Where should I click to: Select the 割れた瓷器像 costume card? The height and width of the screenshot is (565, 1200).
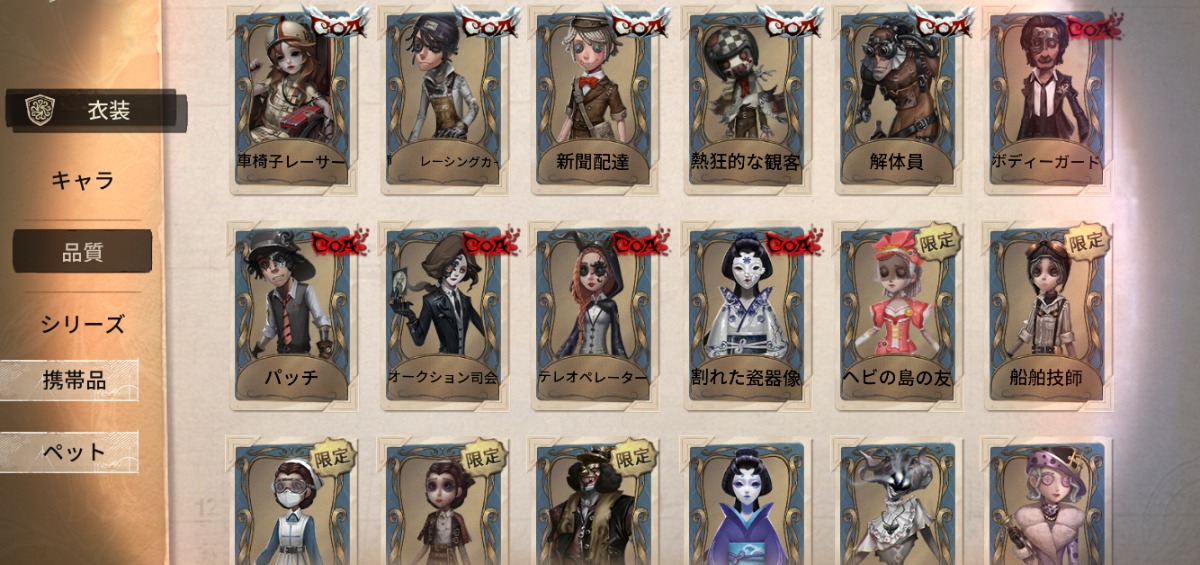pyautogui.click(x=745, y=315)
